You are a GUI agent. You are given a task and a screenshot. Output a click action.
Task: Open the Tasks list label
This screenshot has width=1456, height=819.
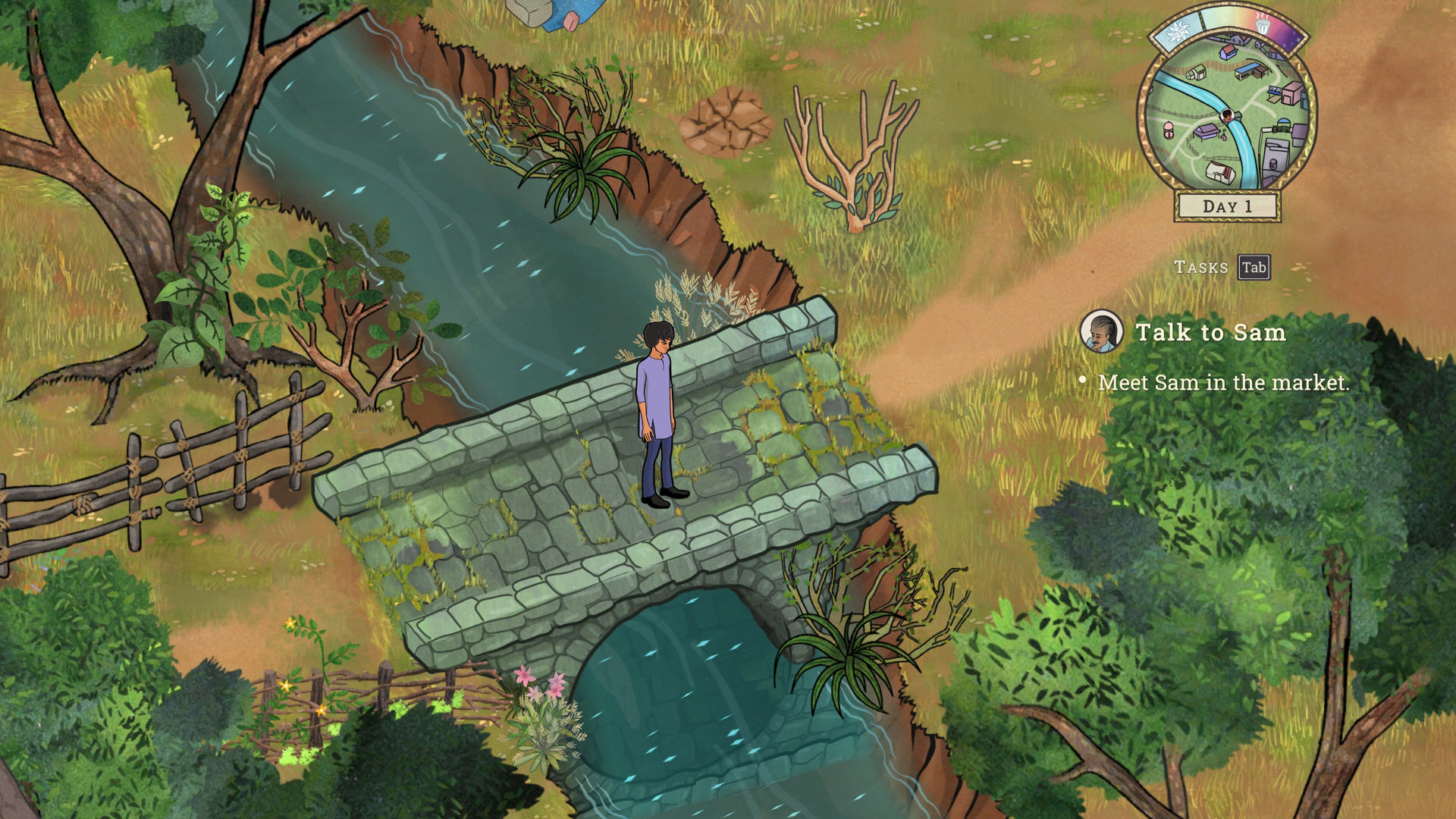[x=1201, y=267]
